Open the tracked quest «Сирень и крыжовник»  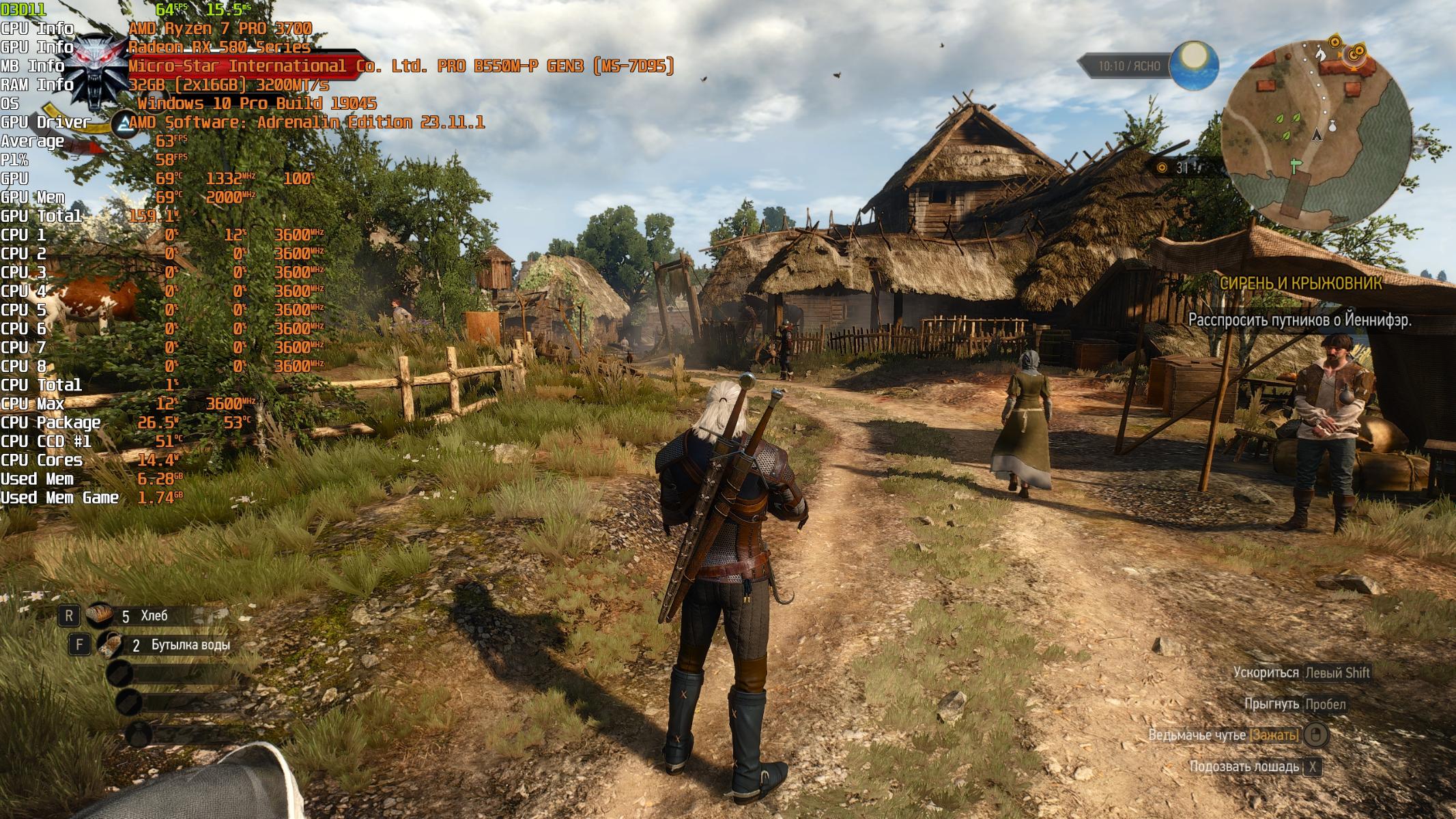[x=1300, y=283]
